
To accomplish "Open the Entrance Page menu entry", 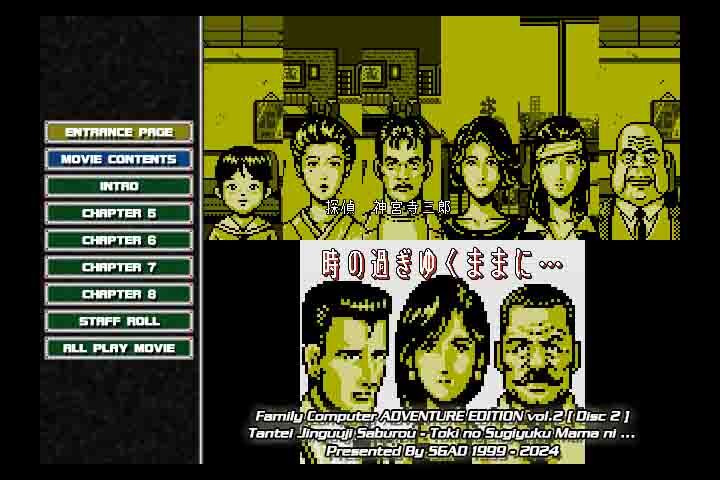I will [119, 132].
